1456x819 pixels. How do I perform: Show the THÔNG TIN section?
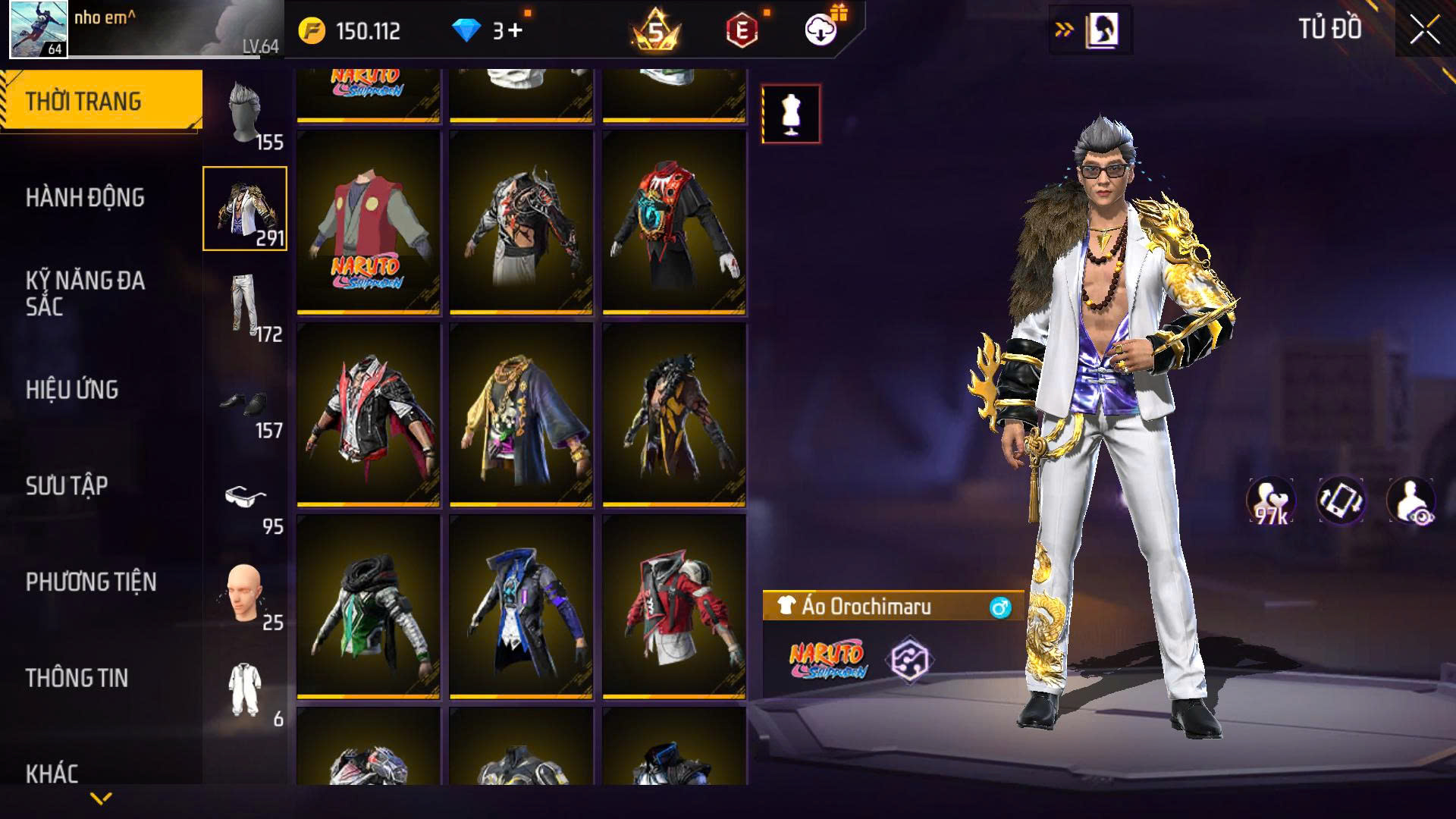pos(77,679)
